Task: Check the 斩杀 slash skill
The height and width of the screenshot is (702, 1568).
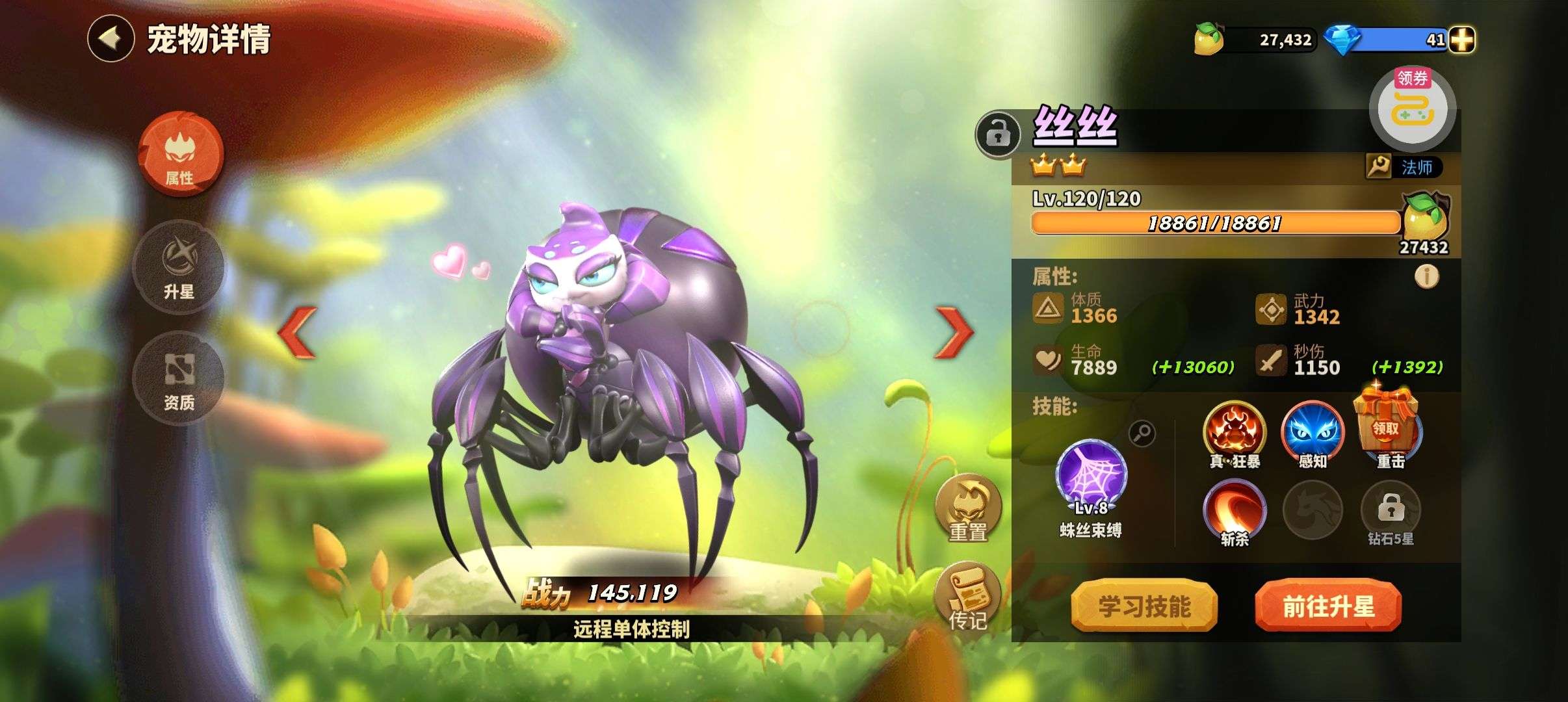Action: [x=1234, y=509]
